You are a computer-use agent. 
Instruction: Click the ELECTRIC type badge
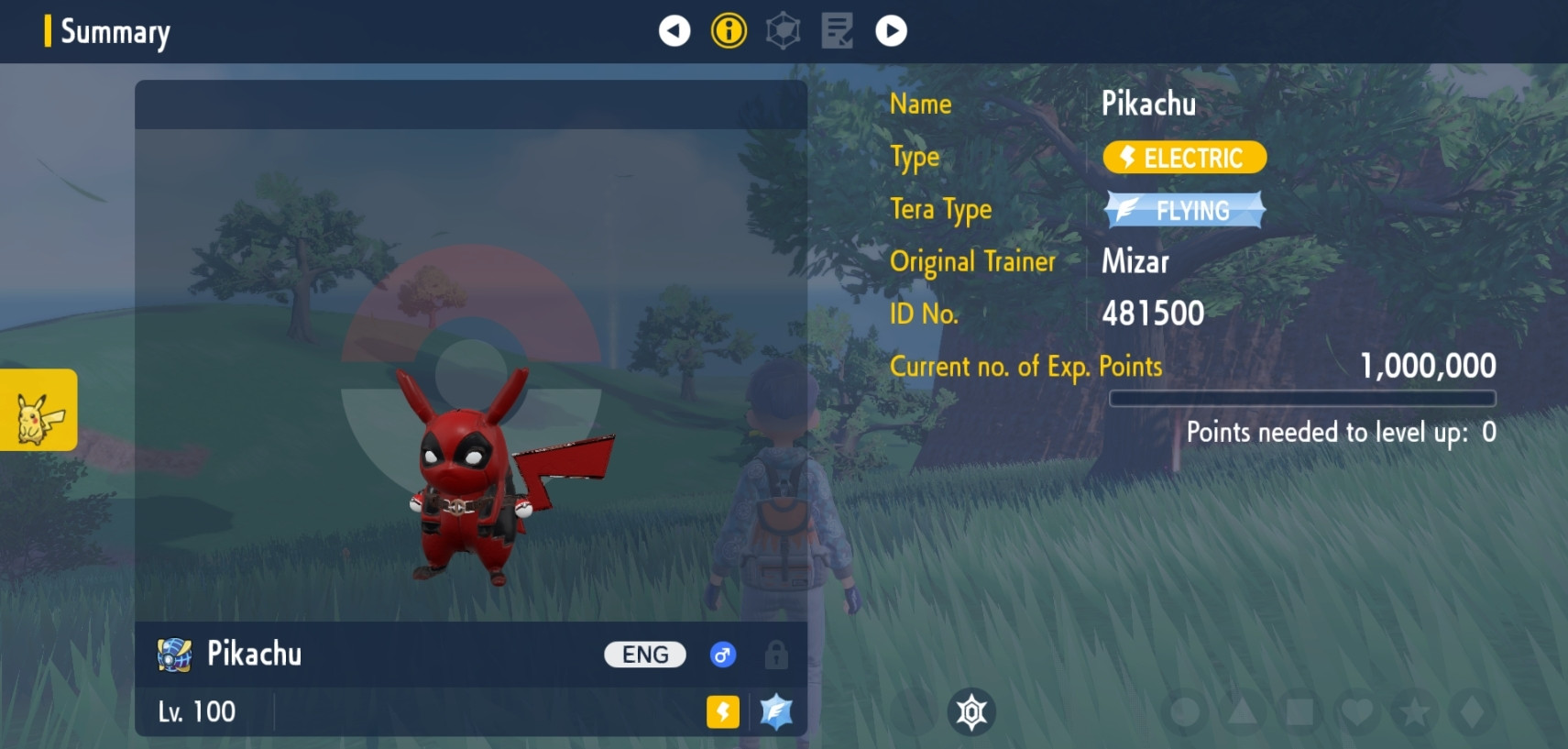coord(1183,157)
